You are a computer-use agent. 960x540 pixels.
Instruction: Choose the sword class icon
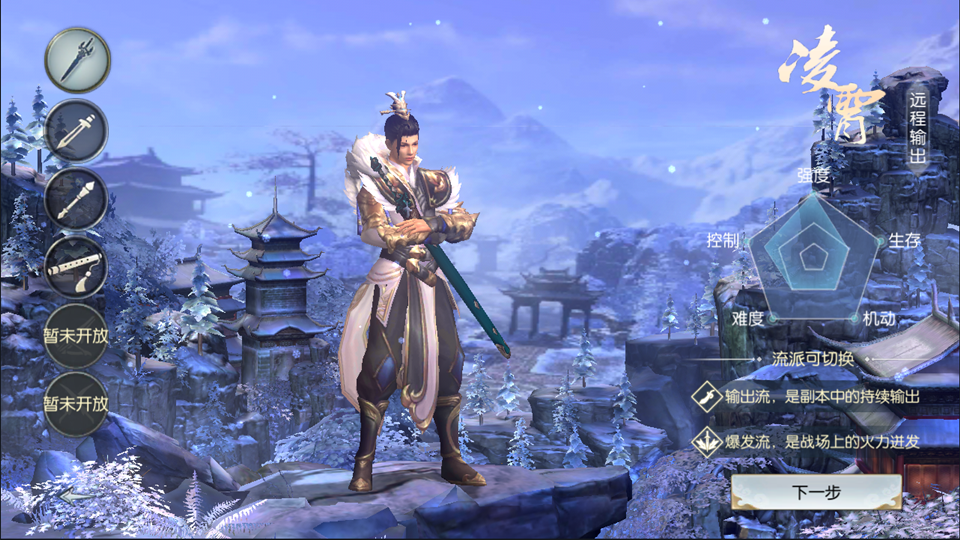click(77, 131)
